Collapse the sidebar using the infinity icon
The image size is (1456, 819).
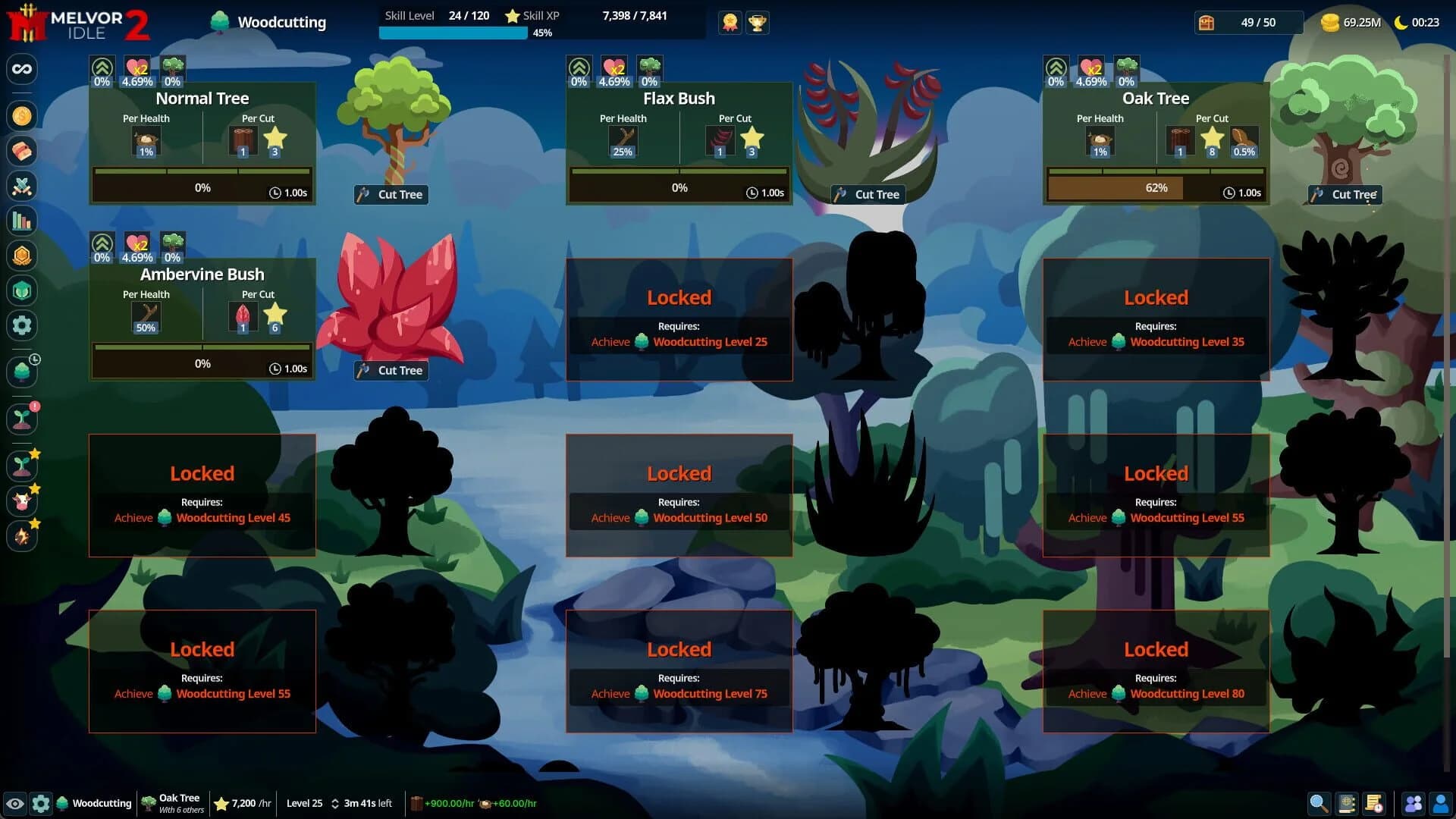coord(22,69)
